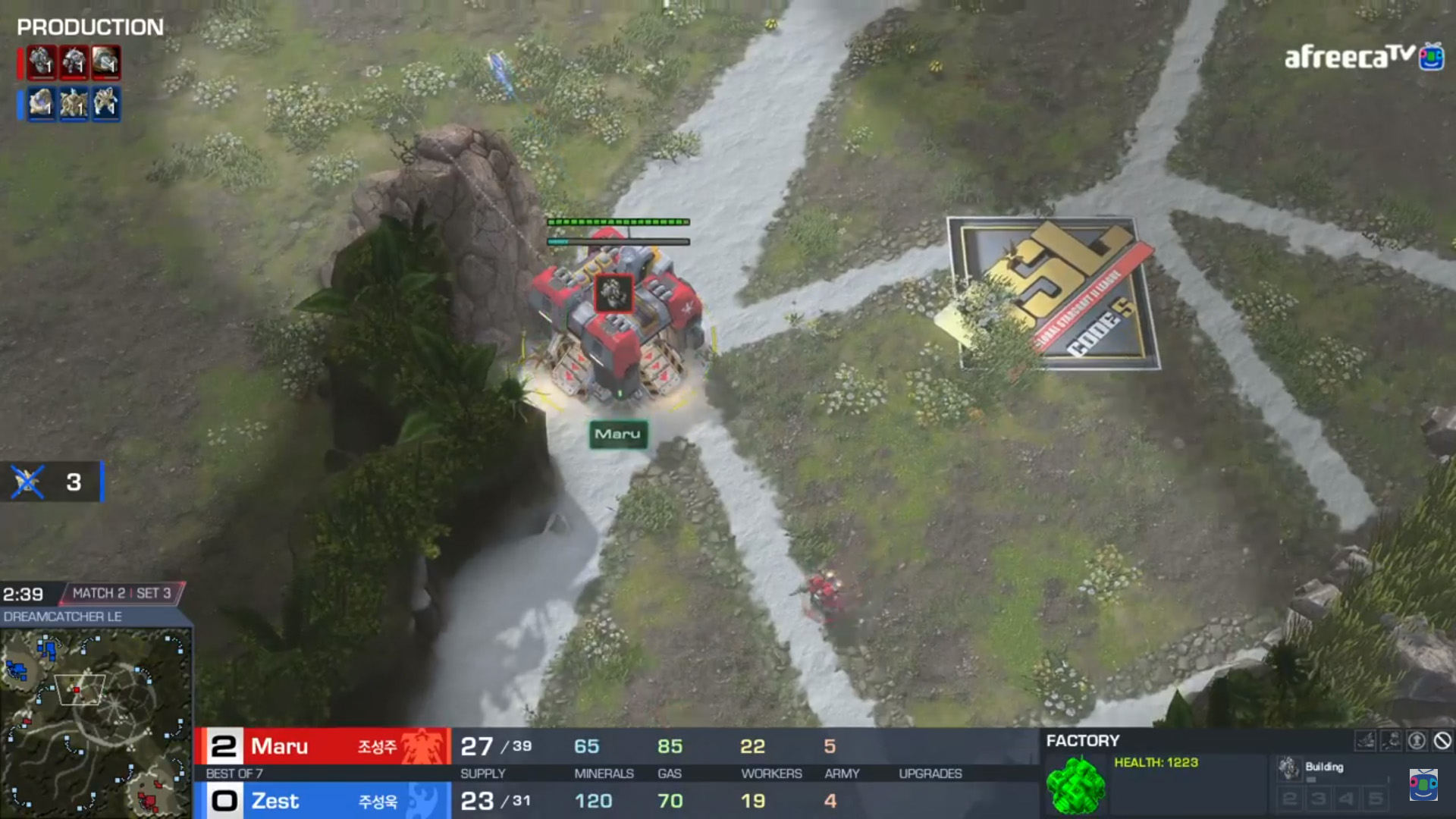Select the unit being built in Factory queue

(x=1288, y=767)
